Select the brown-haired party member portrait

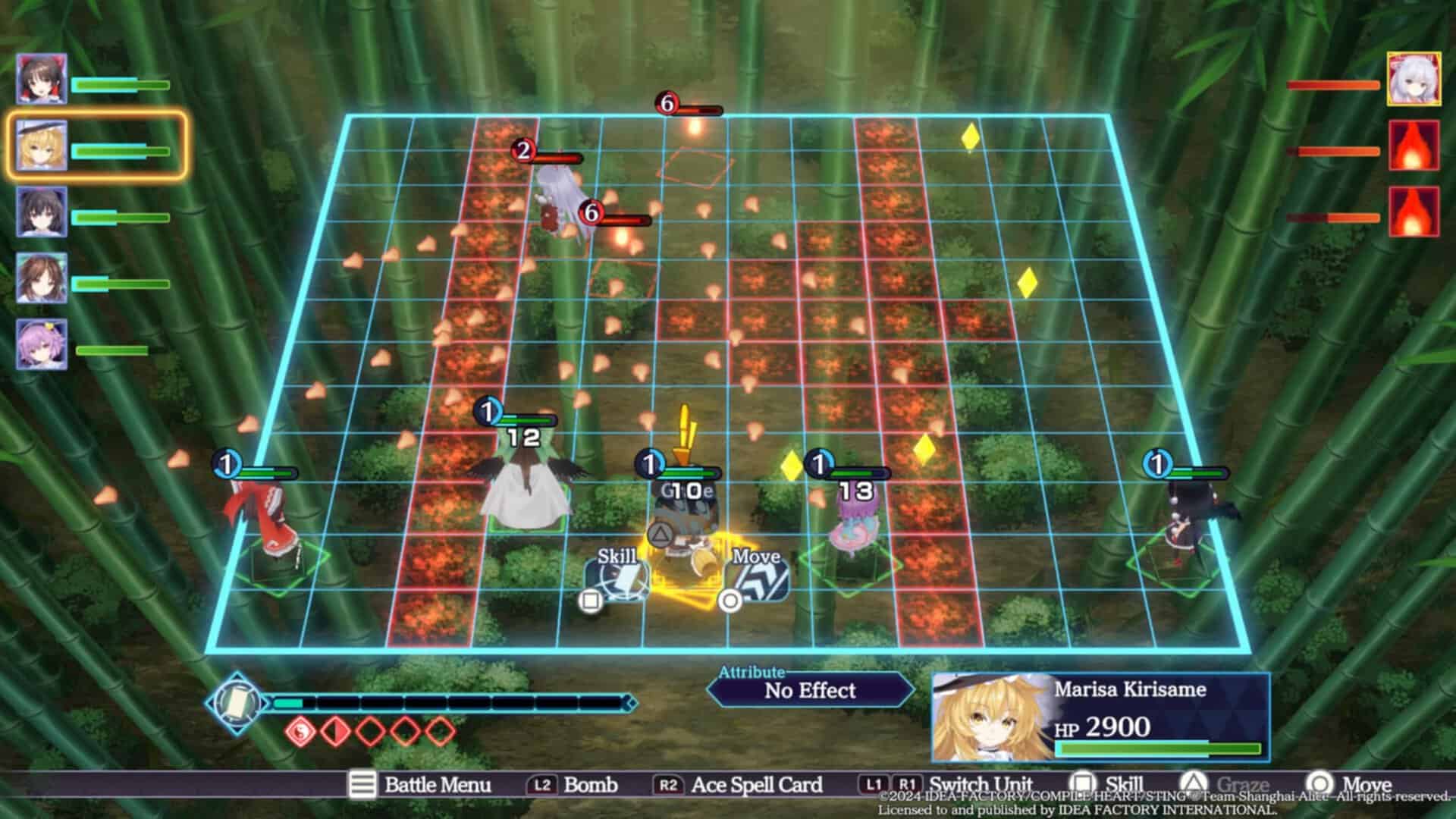tap(42, 278)
